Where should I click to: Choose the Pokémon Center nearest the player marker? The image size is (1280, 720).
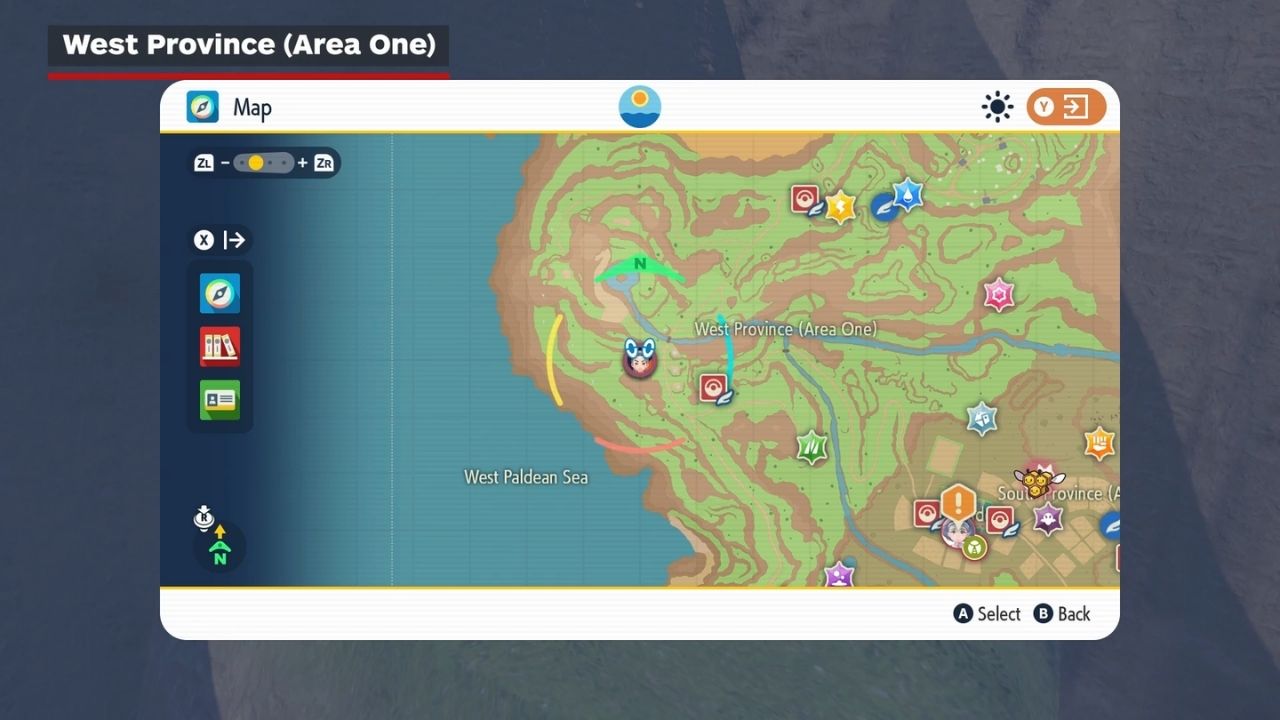[714, 388]
